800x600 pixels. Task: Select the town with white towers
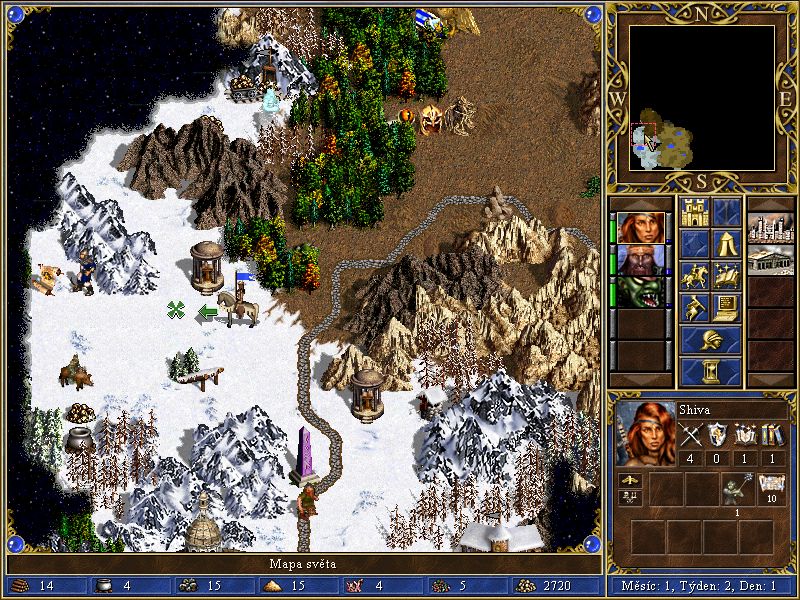[770, 227]
